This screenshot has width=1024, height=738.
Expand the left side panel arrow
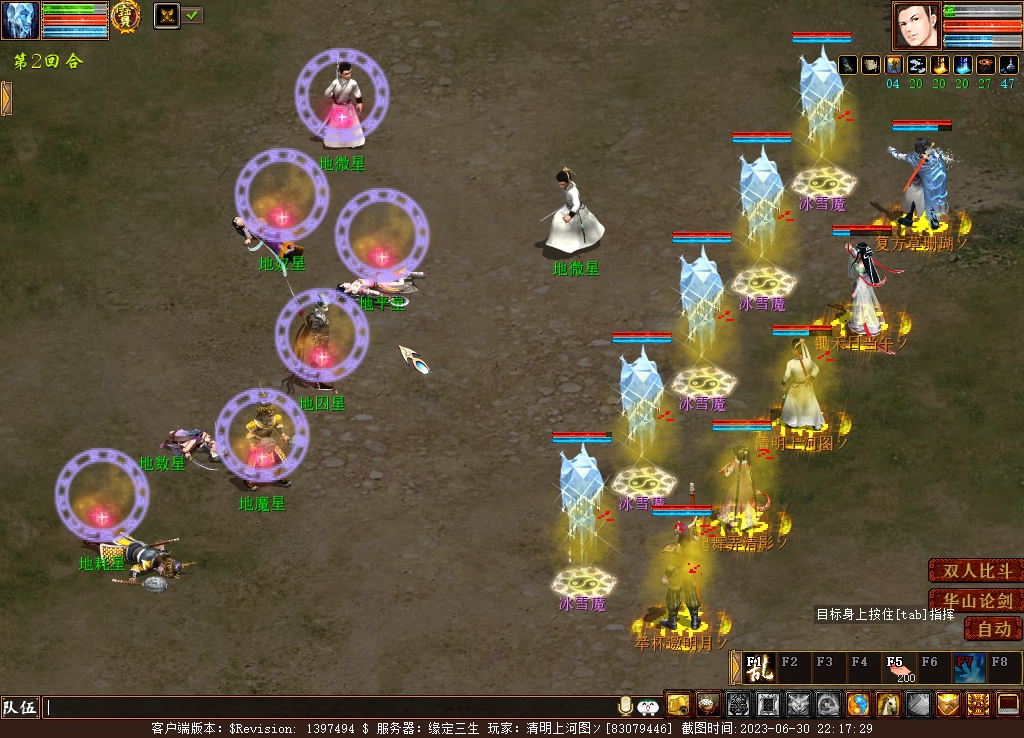click(x=6, y=98)
